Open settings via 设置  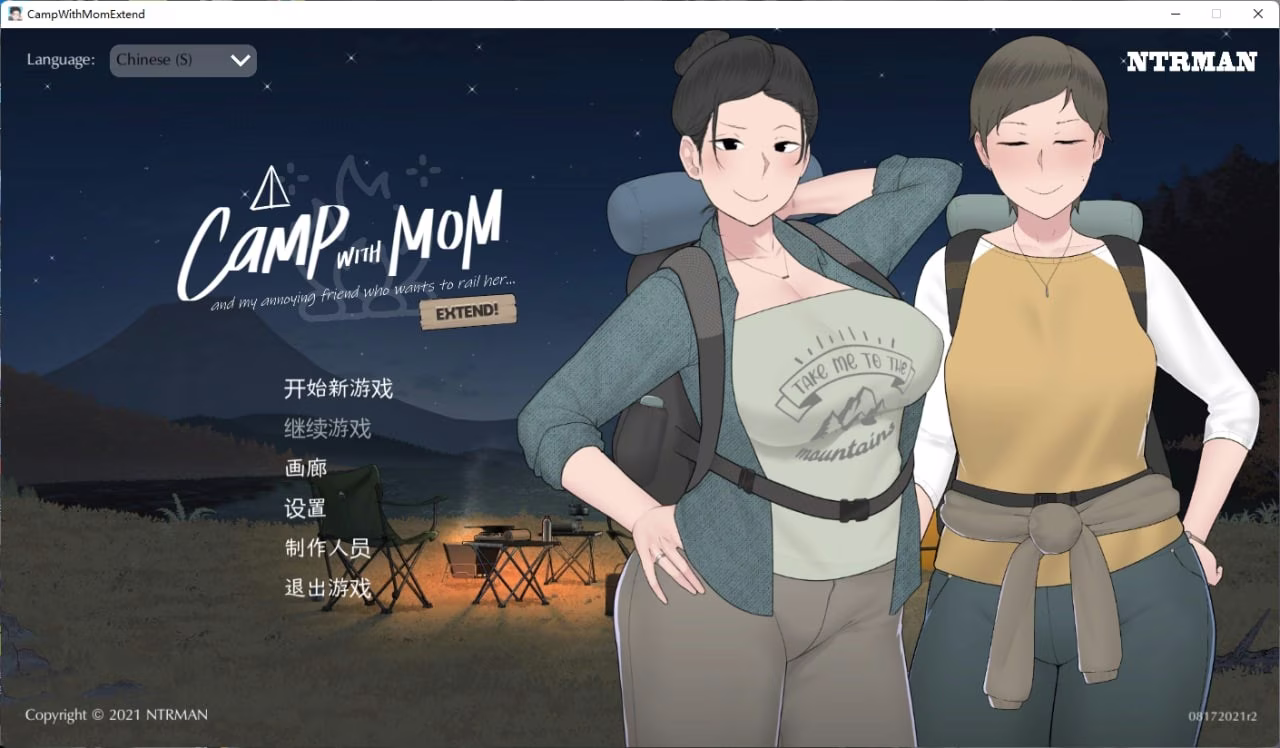[305, 509]
